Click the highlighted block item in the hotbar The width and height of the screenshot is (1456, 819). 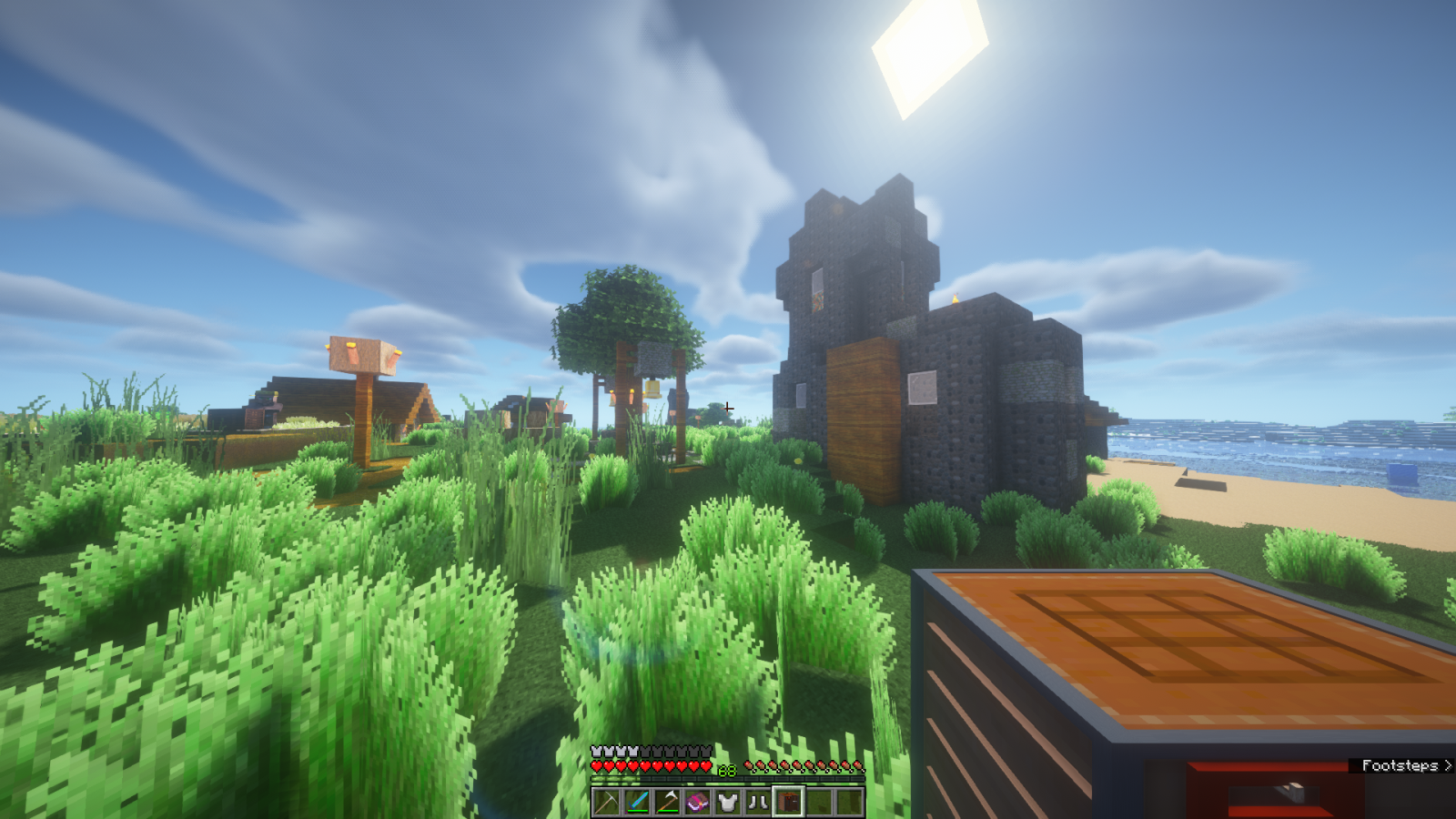(x=788, y=803)
